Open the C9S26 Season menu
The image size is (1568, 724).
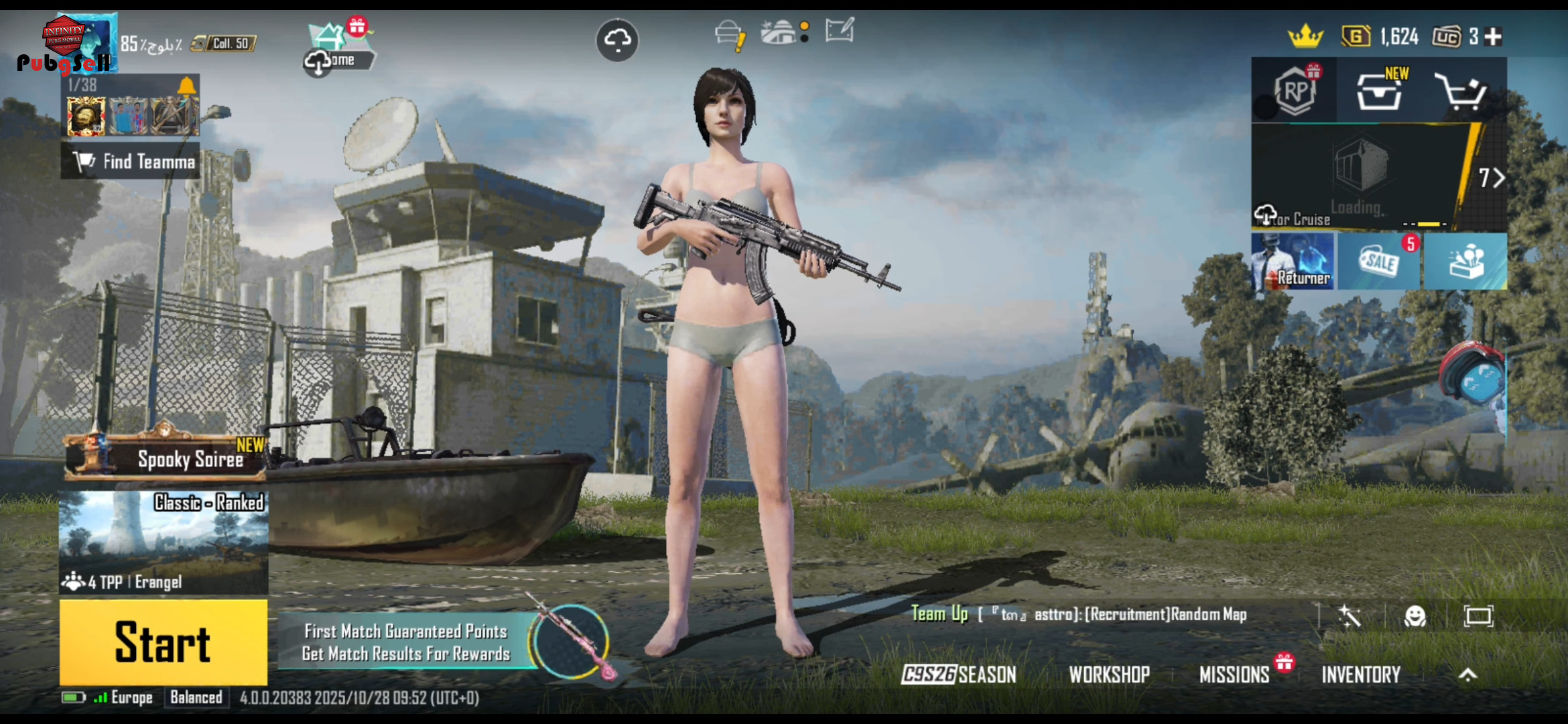click(x=959, y=674)
